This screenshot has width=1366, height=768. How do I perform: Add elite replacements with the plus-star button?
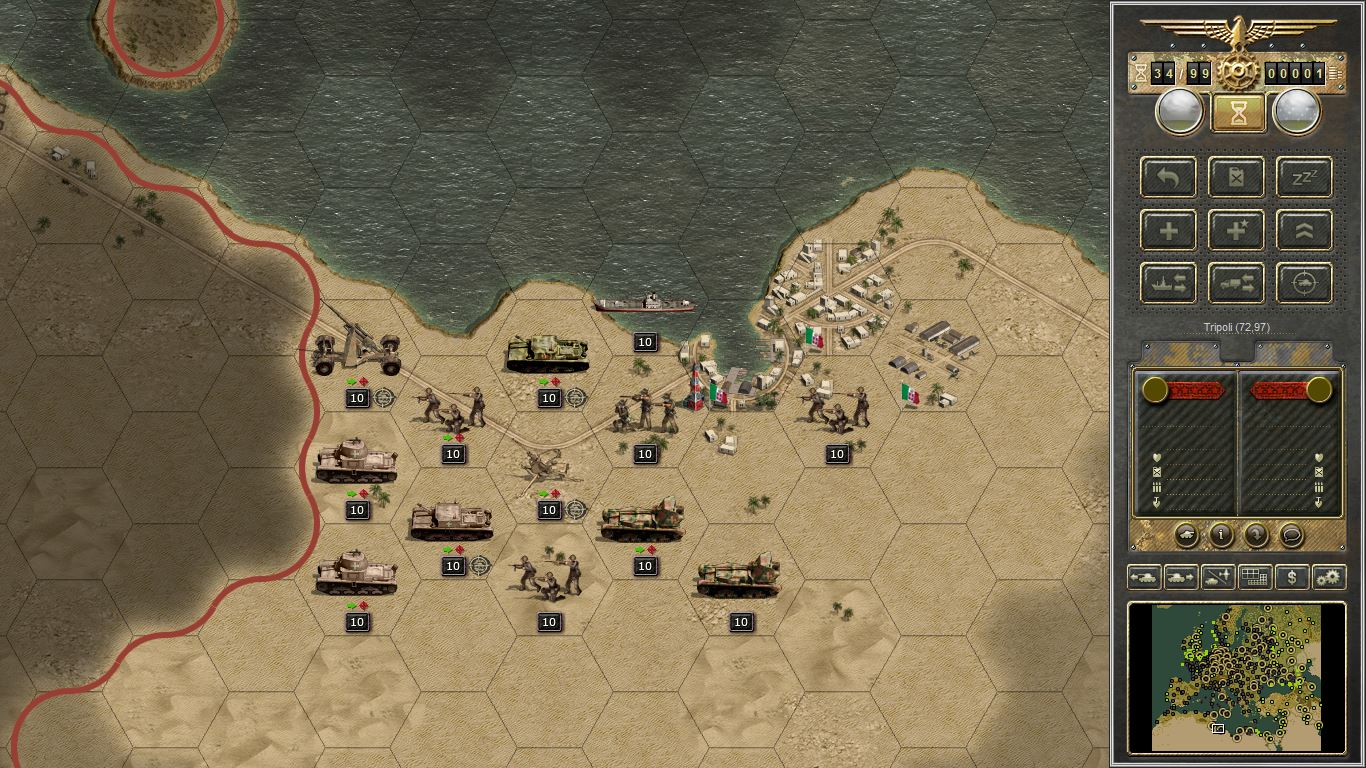coord(1237,231)
